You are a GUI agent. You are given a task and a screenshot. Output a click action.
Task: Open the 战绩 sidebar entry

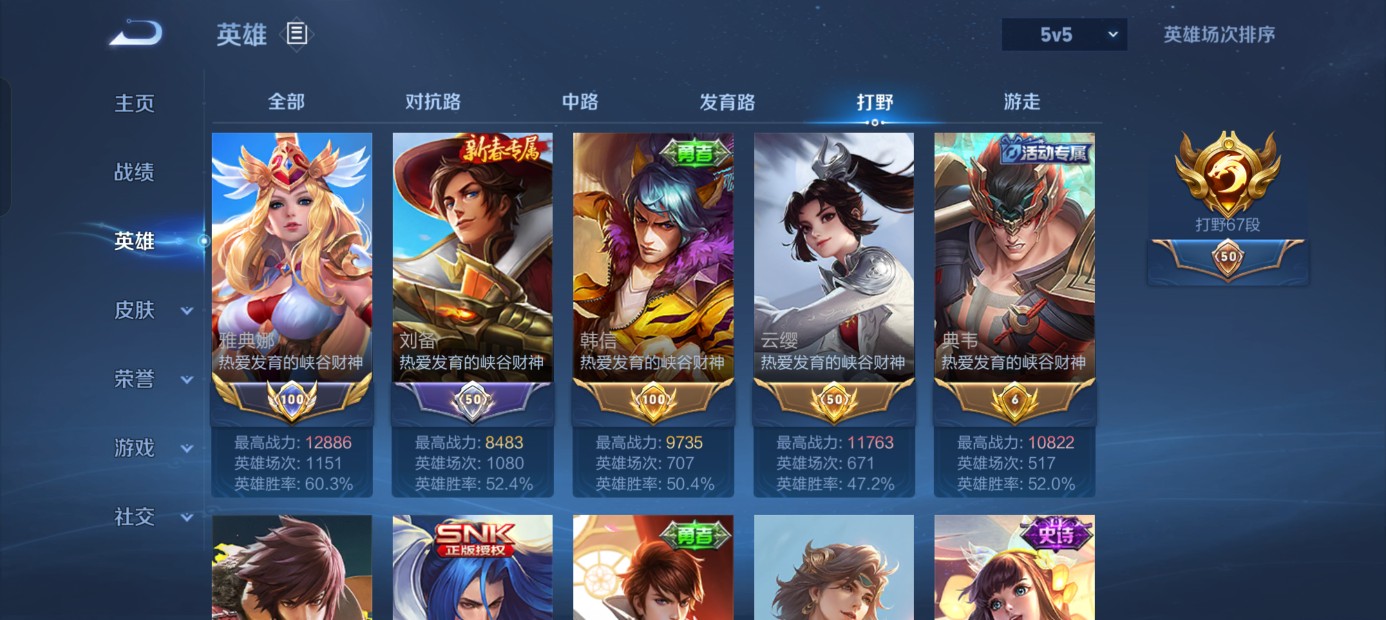tap(135, 172)
